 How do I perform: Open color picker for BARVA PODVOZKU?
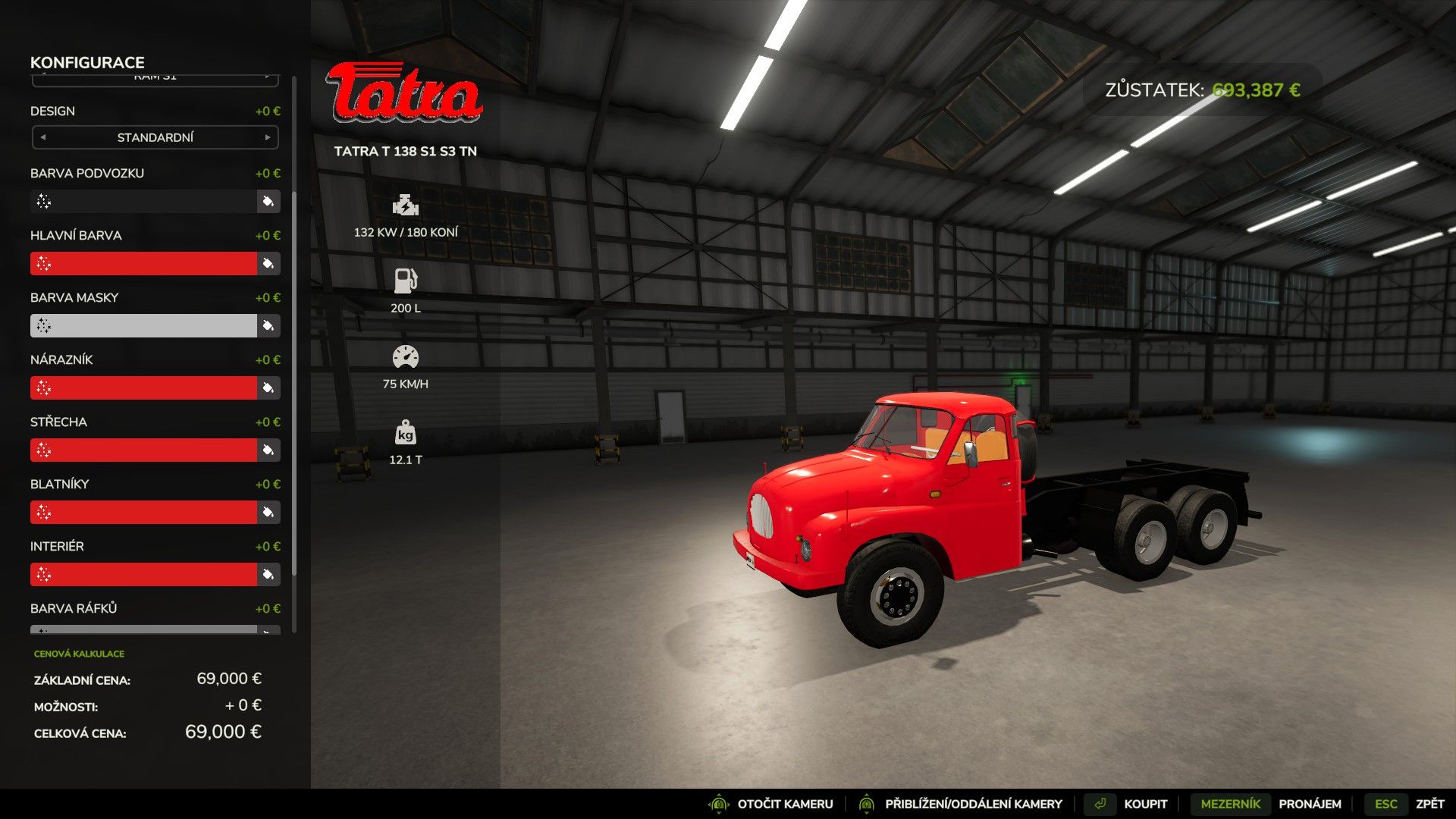click(x=267, y=201)
